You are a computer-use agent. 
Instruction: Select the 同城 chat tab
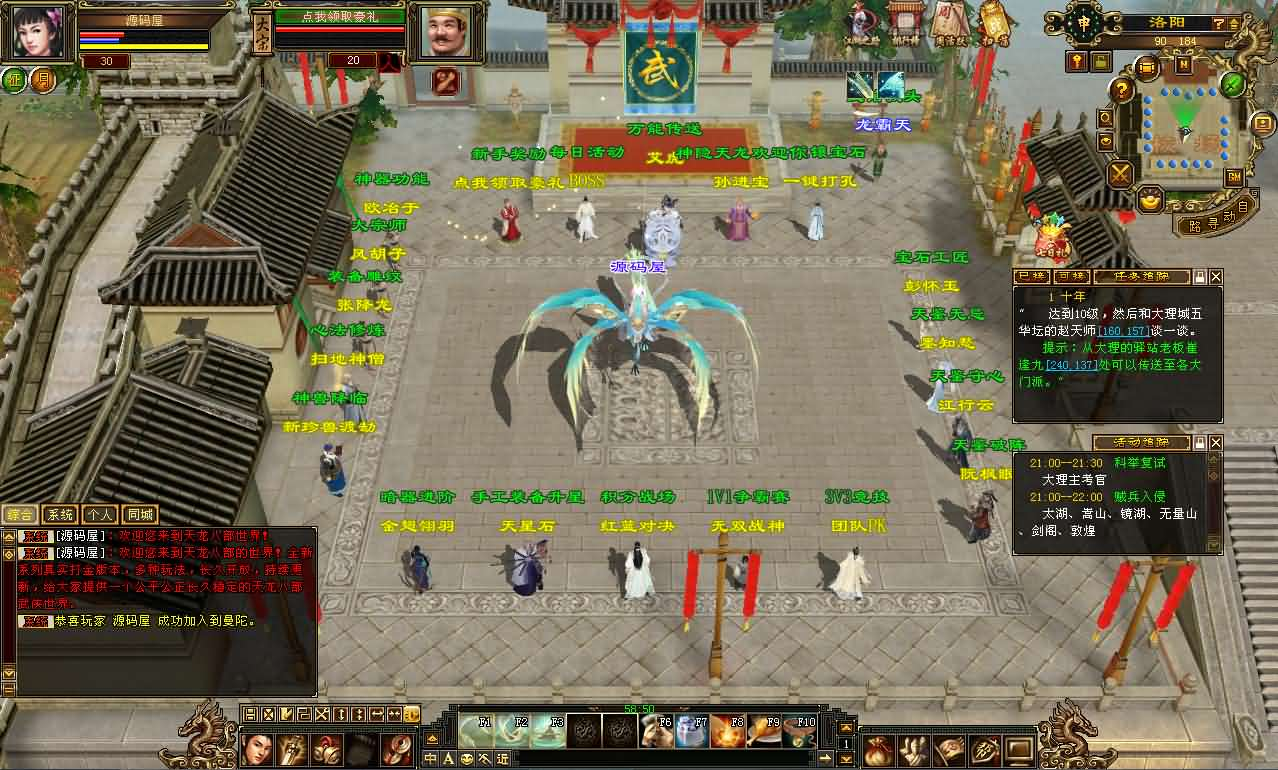[140, 515]
